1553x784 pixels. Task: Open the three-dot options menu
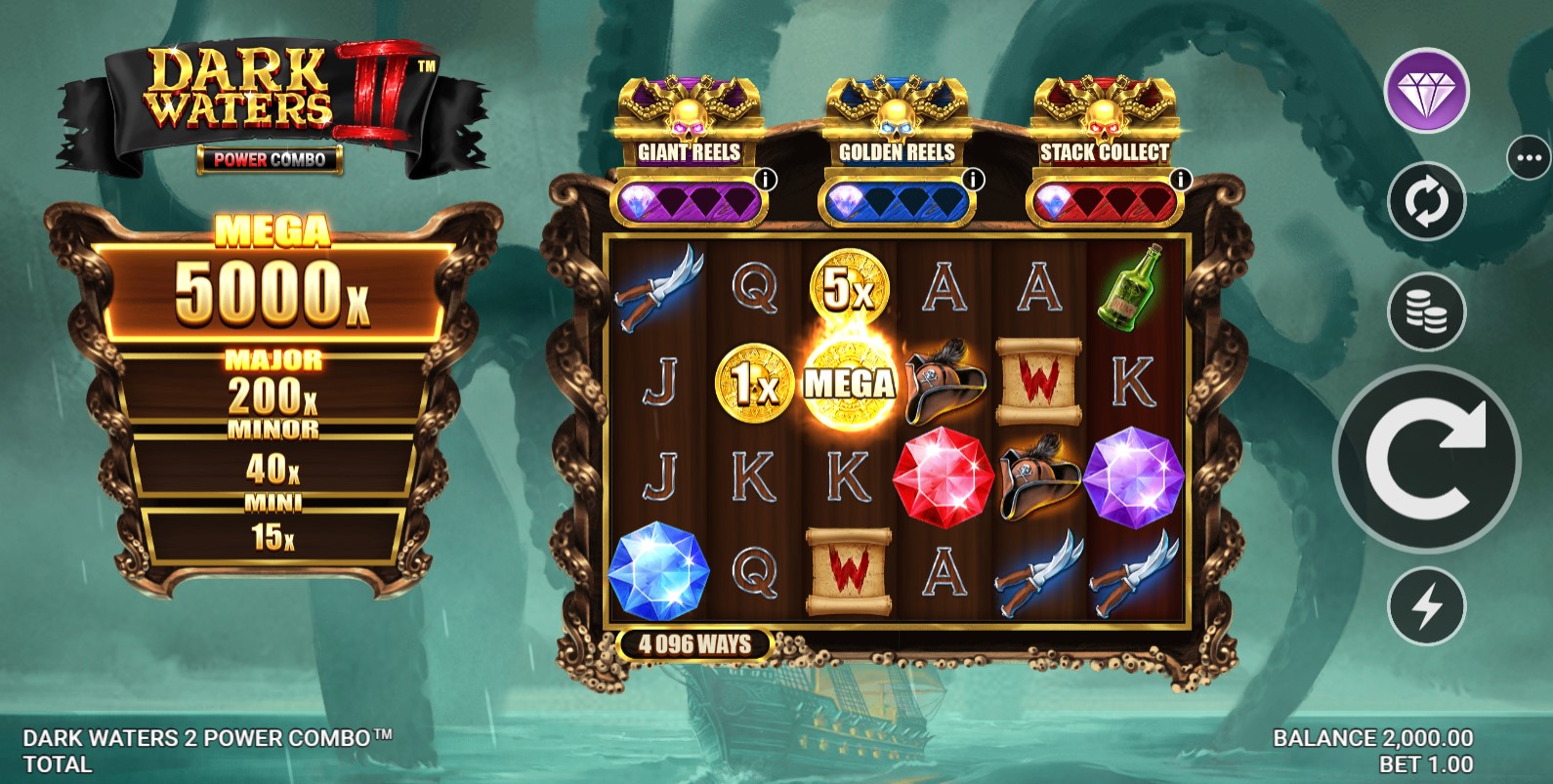[1529, 158]
